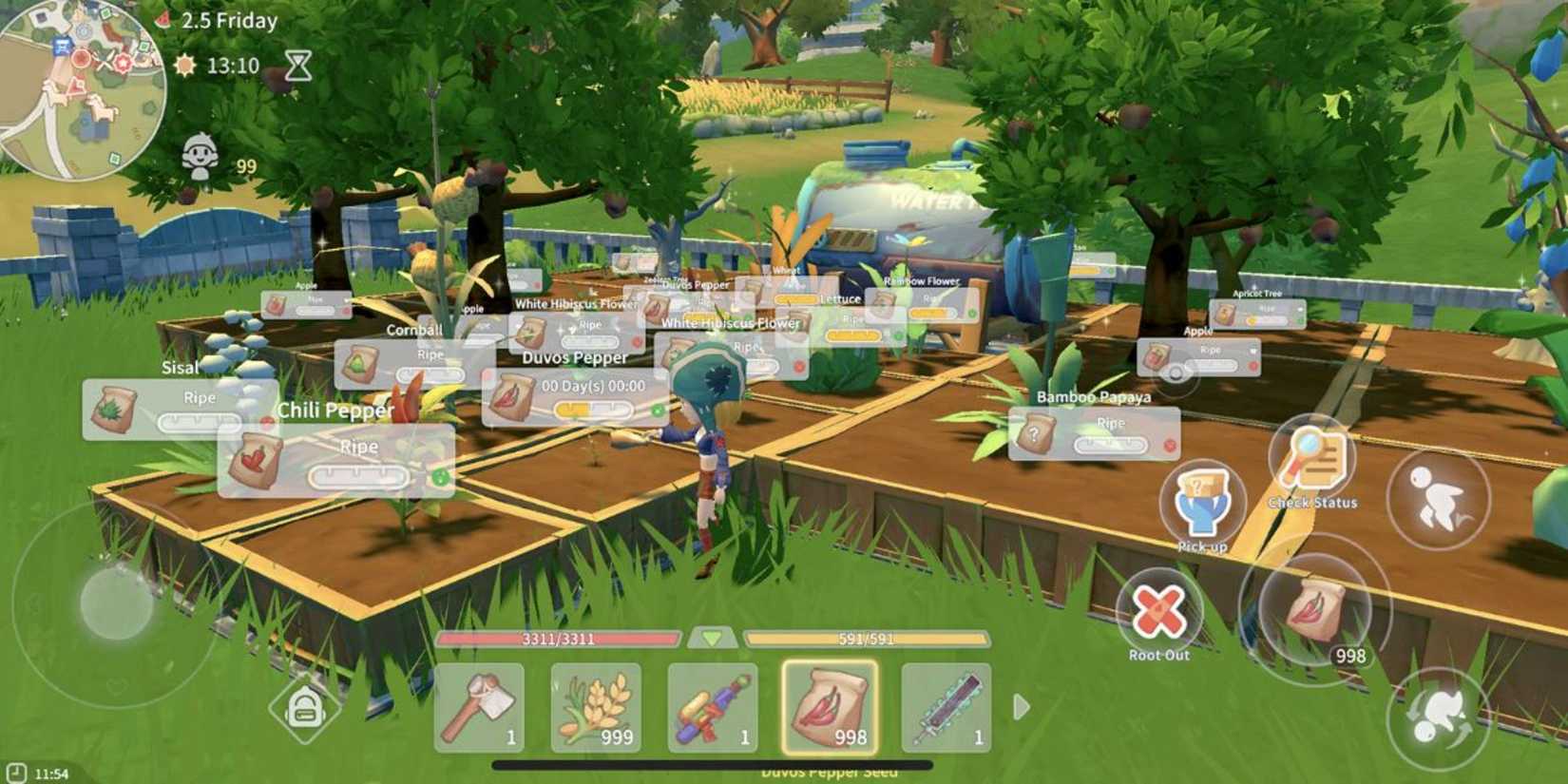Select the wheat bundle hotbar slot
Image resolution: width=1568 pixels, height=784 pixels.
click(596, 708)
